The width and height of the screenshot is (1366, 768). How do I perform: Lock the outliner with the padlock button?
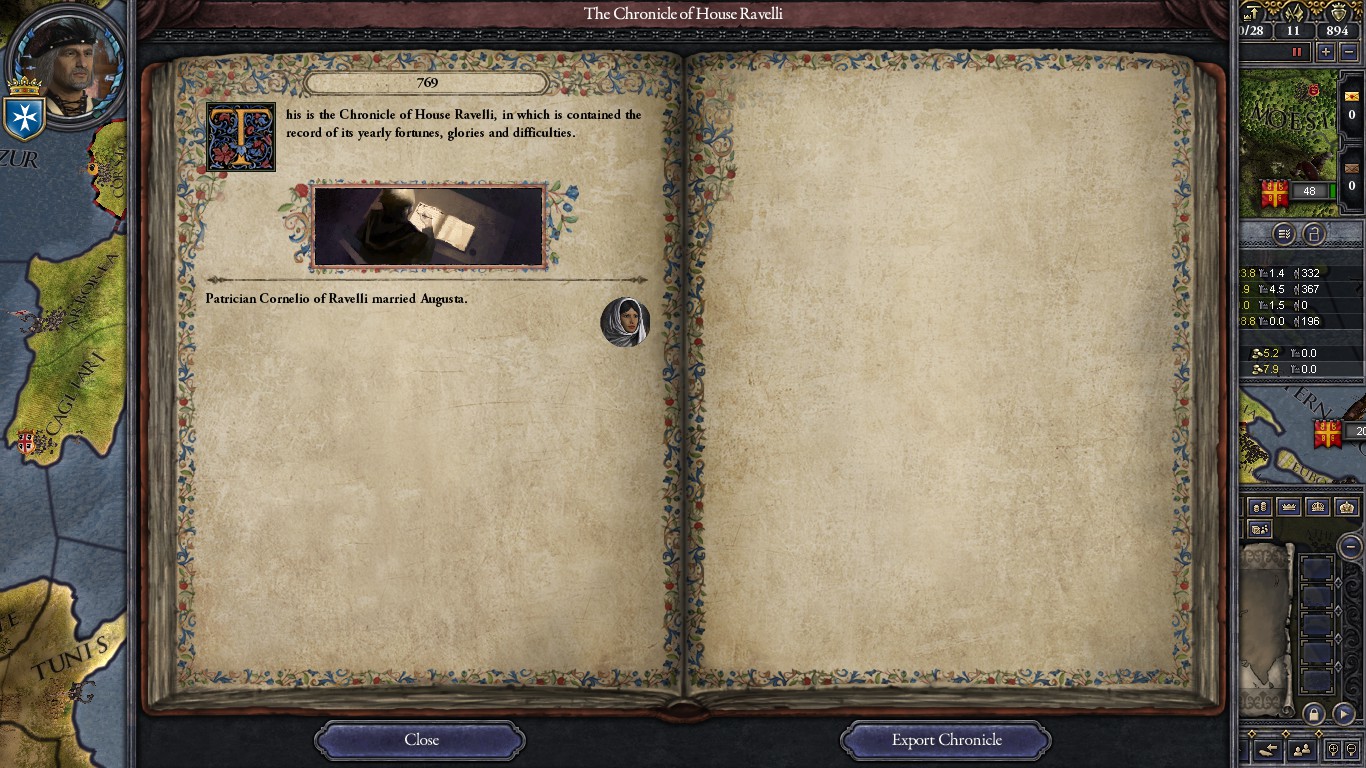pyautogui.click(x=1314, y=714)
